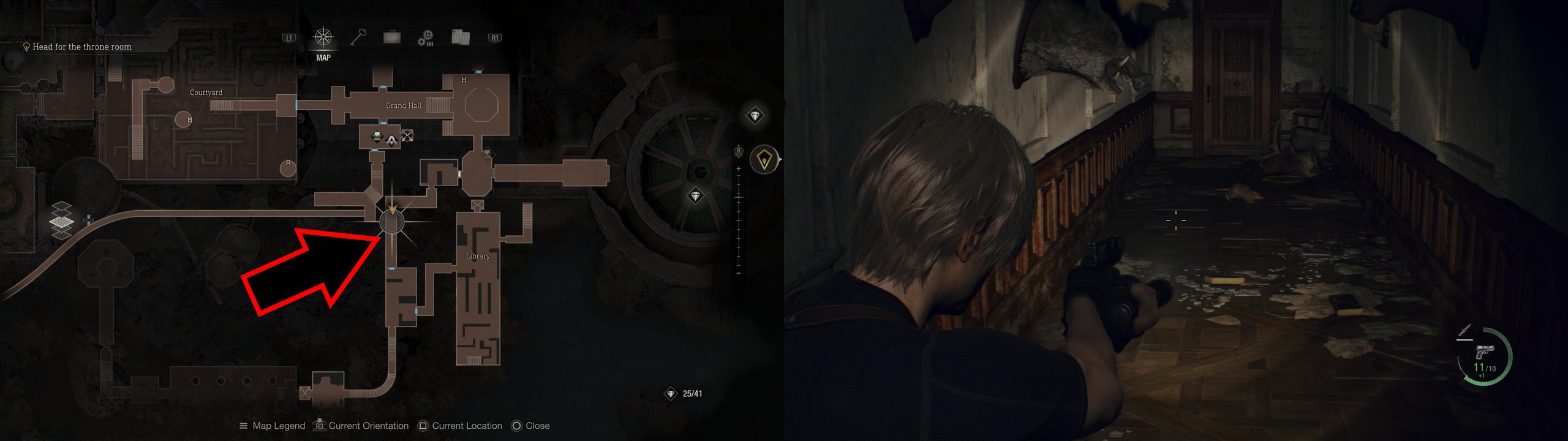Close the map screen
Image resolution: width=1568 pixels, height=441 pixels.
tap(530, 426)
